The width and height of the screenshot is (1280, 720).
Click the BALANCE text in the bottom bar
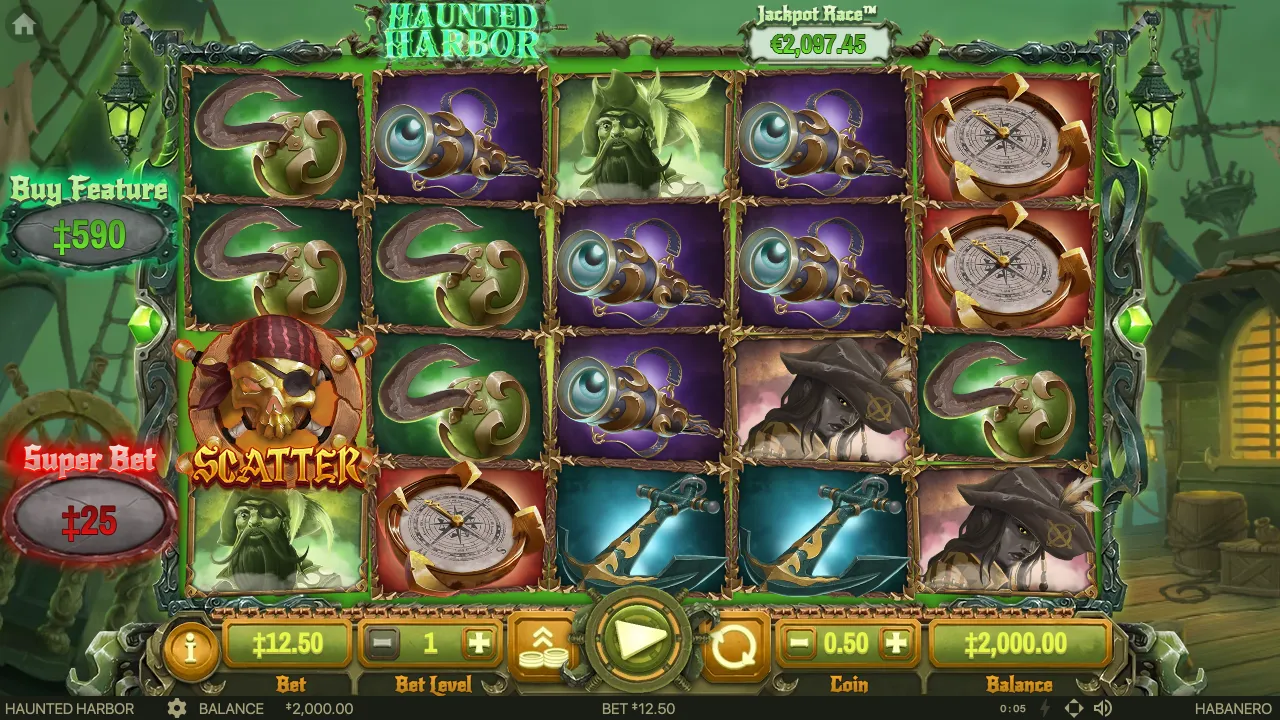pos(231,709)
